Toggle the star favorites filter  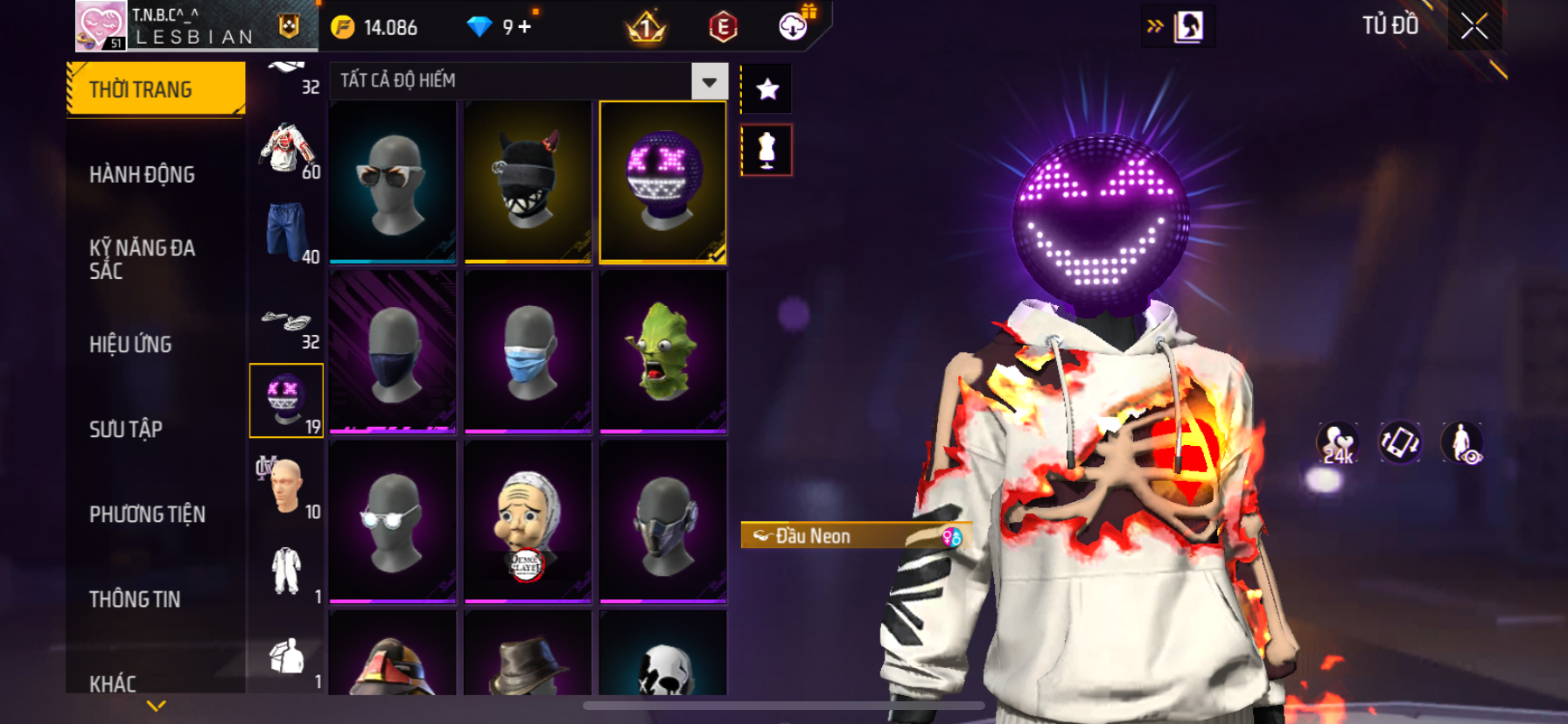[767, 89]
